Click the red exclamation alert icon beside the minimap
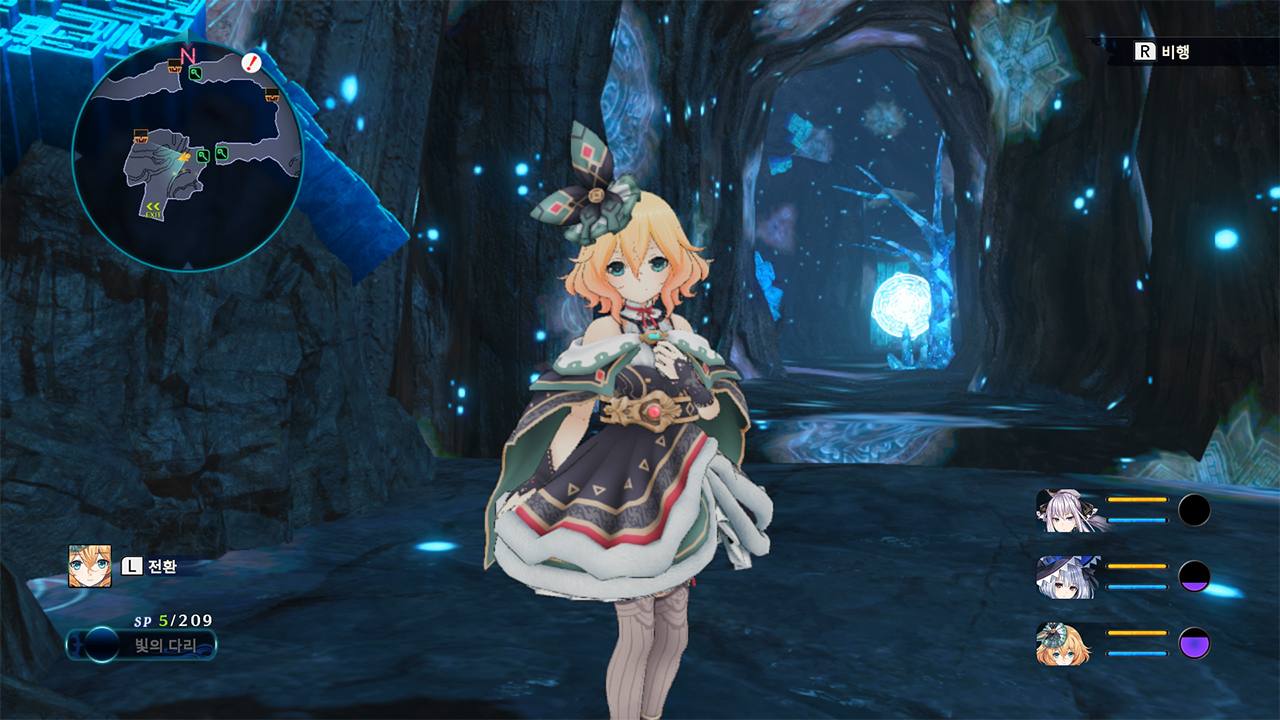Image resolution: width=1280 pixels, height=720 pixels. [x=249, y=62]
